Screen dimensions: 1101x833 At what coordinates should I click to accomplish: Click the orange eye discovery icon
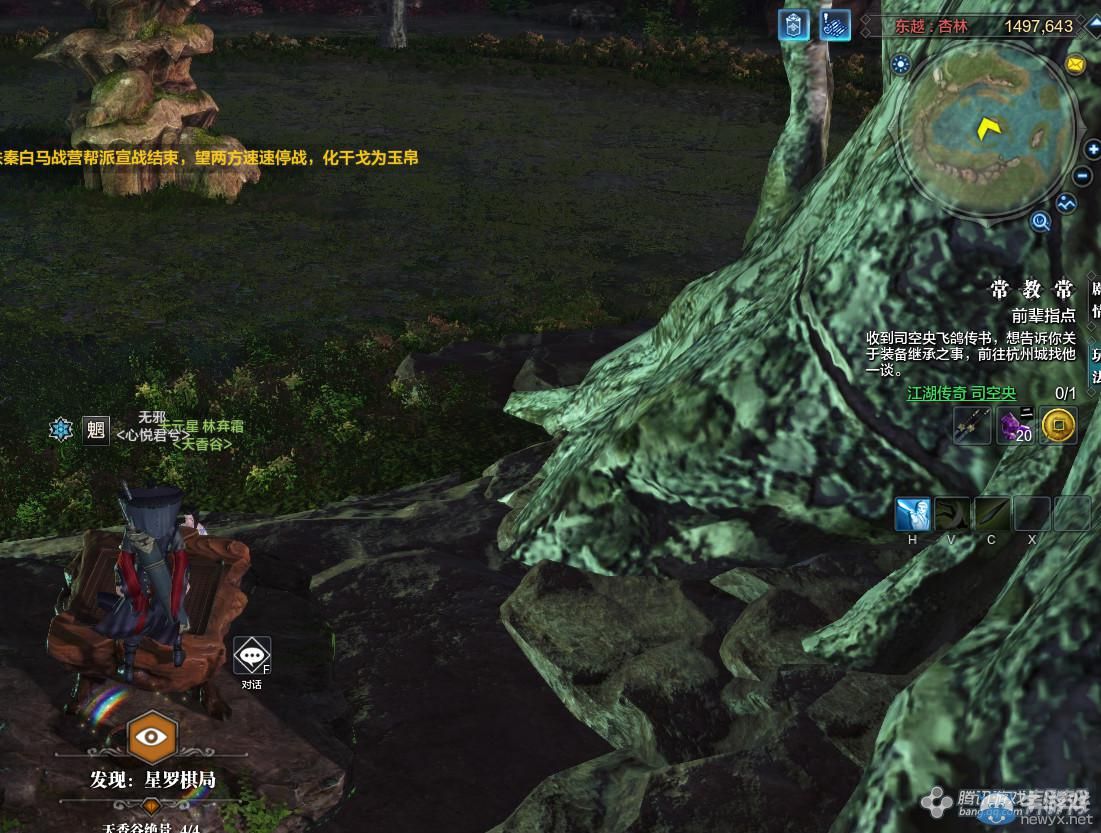[x=151, y=738]
